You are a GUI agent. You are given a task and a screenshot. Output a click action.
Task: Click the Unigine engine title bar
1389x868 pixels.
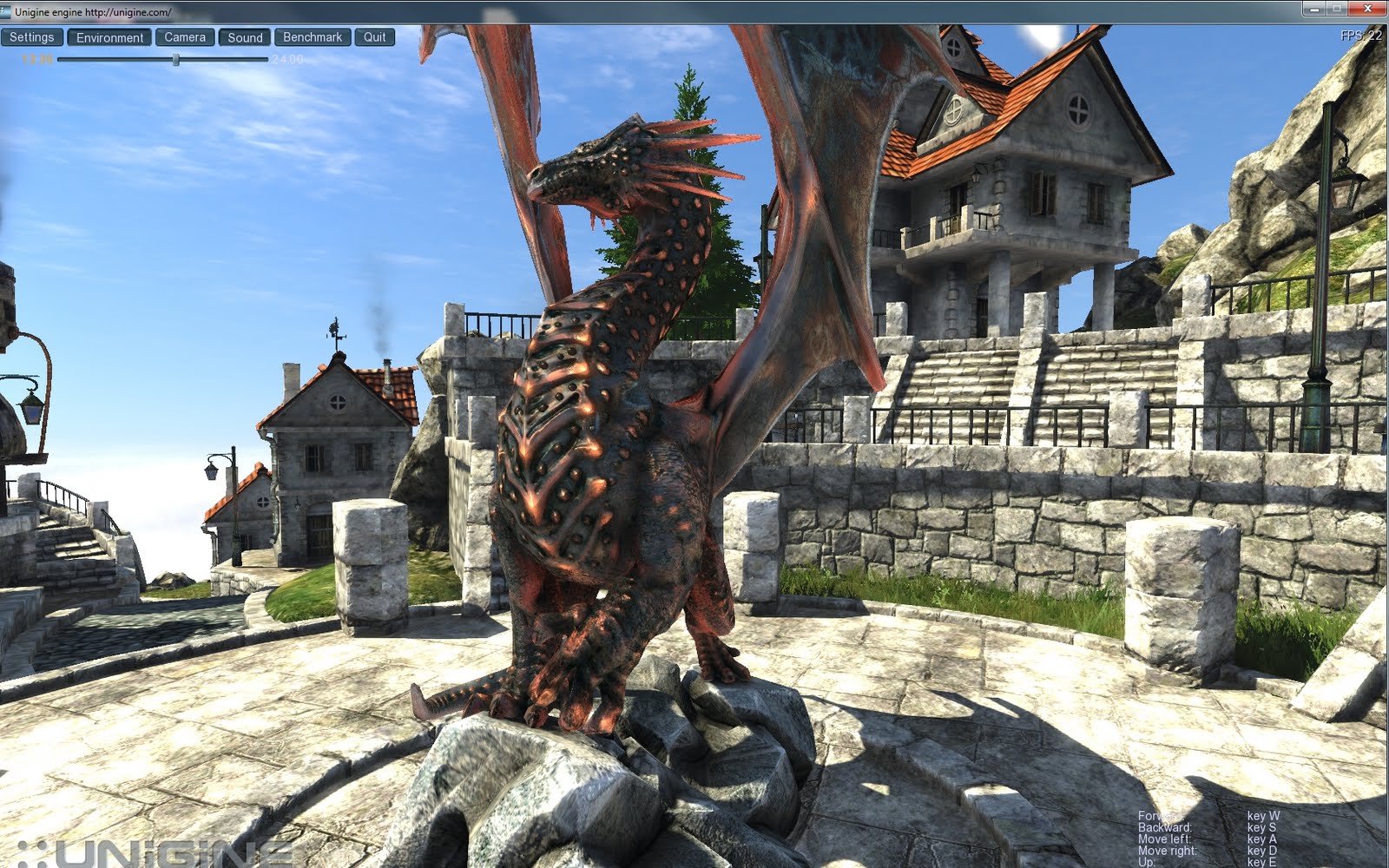click(608, 11)
